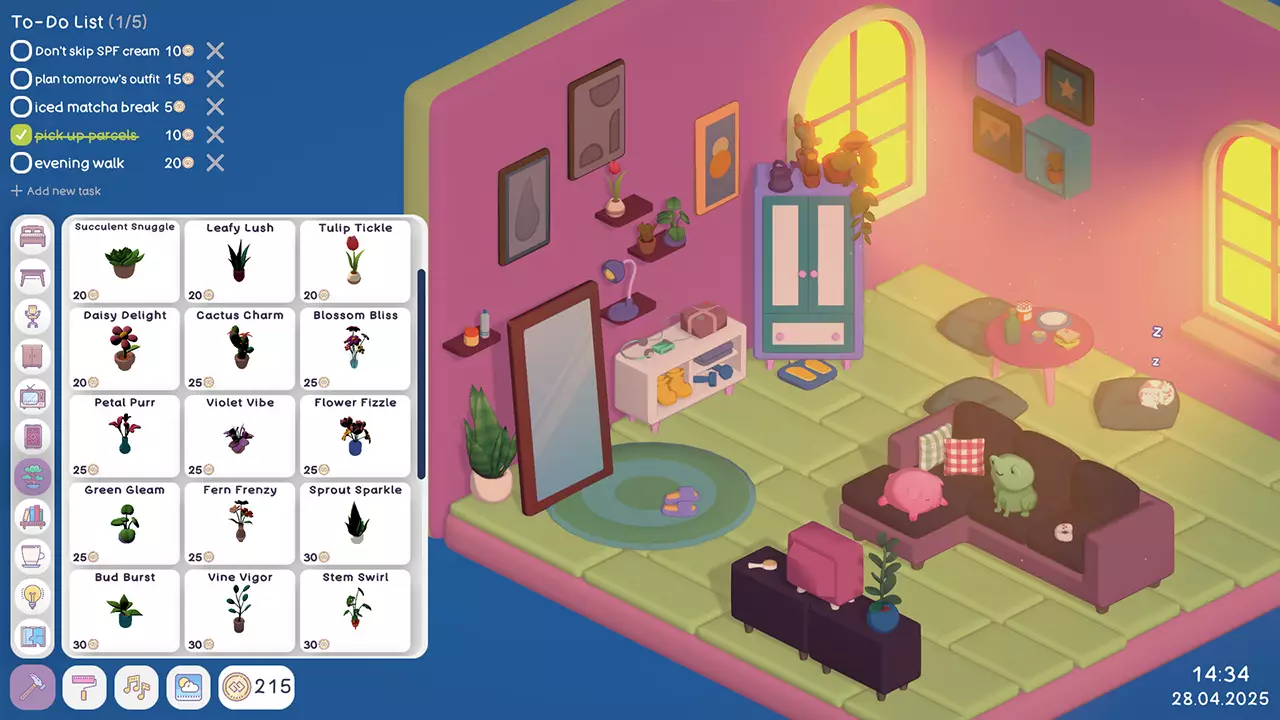Mark 'evening walk' as complete
This screenshot has height=720, width=1280.
[x=21, y=163]
